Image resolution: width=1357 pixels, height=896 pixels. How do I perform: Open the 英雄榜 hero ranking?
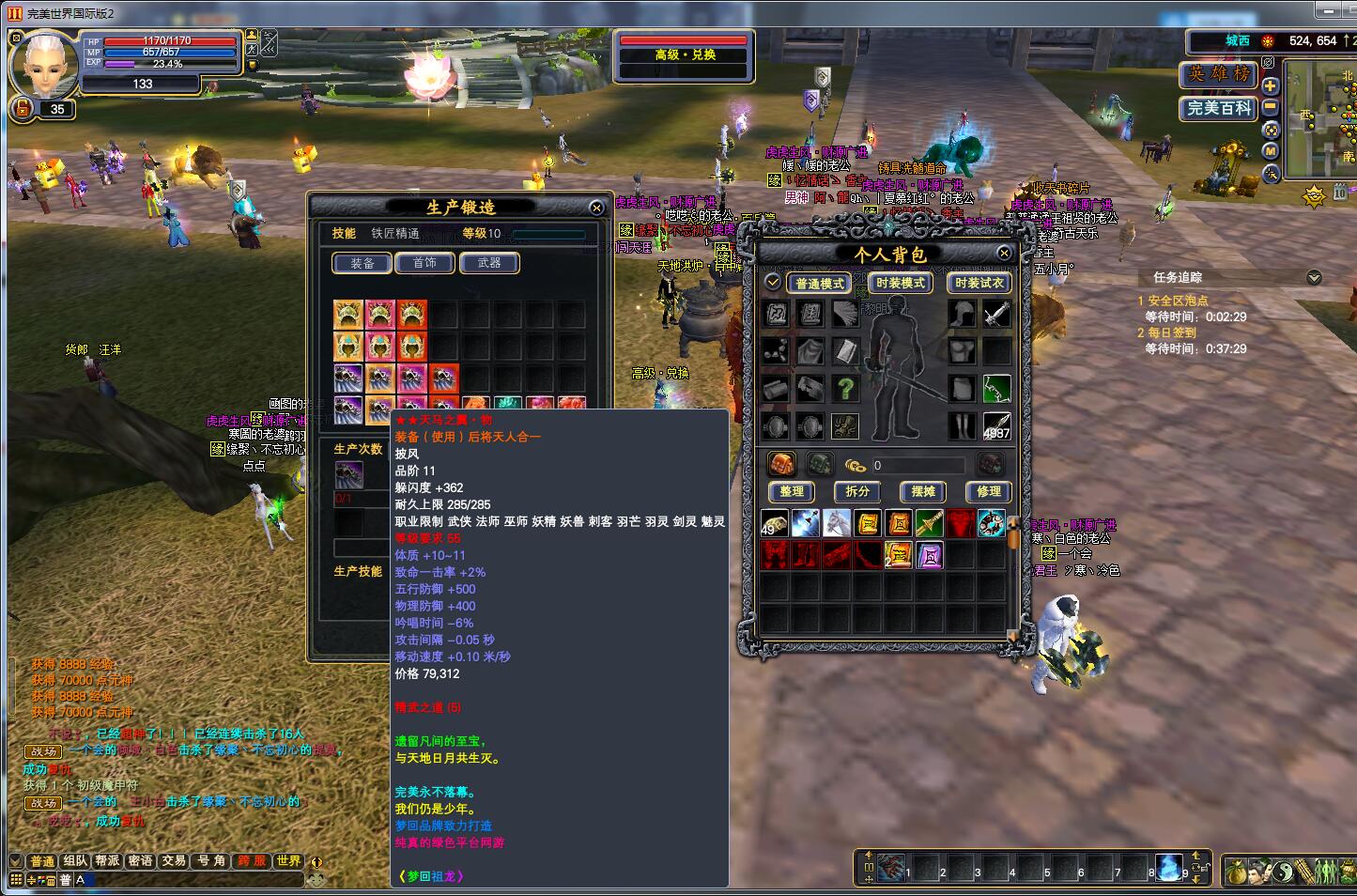point(1218,74)
